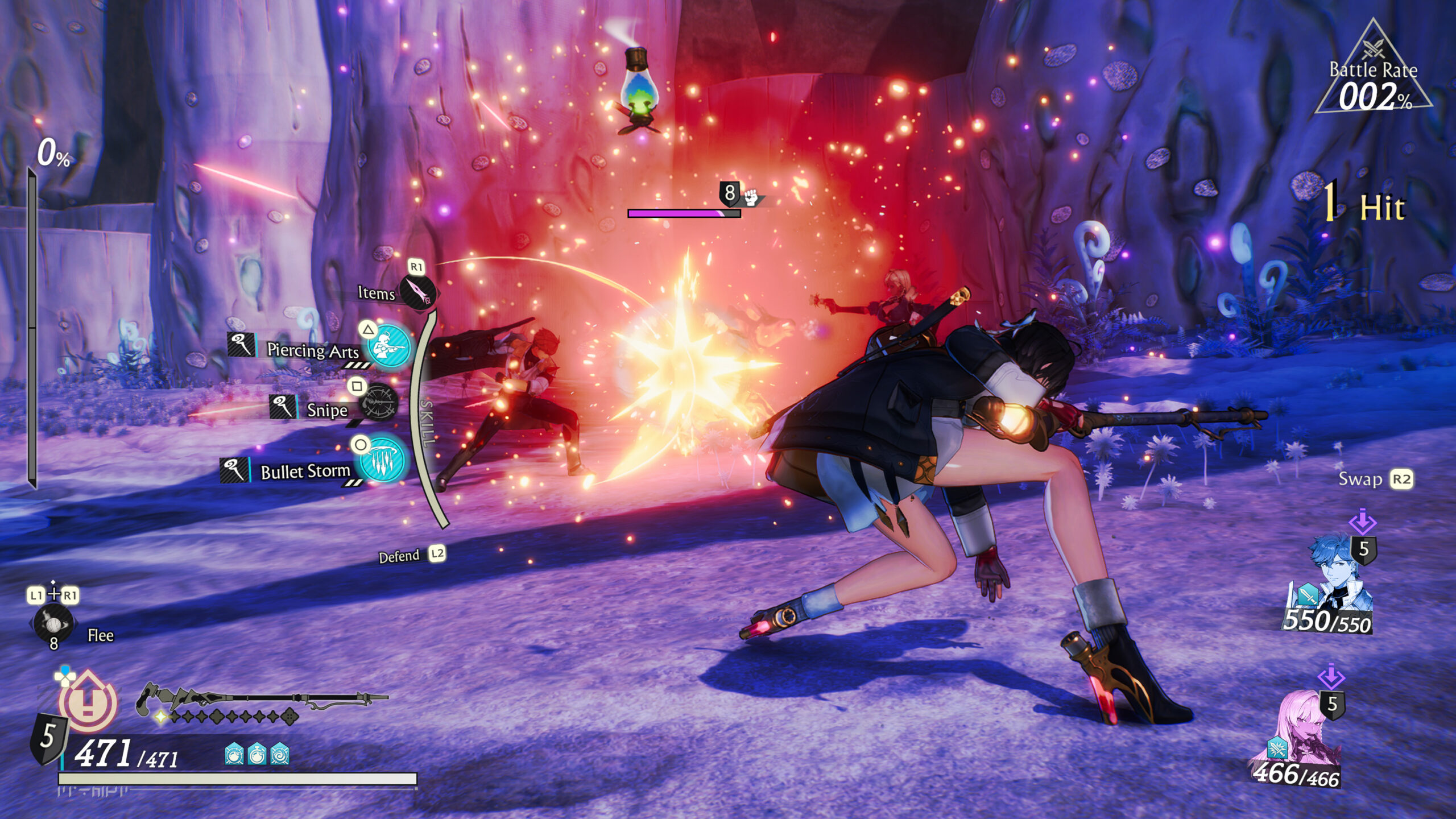Image resolution: width=1456 pixels, height=819 pixels.
Task: Activate the Piercing Arts skill
Action: pos(389,347)
